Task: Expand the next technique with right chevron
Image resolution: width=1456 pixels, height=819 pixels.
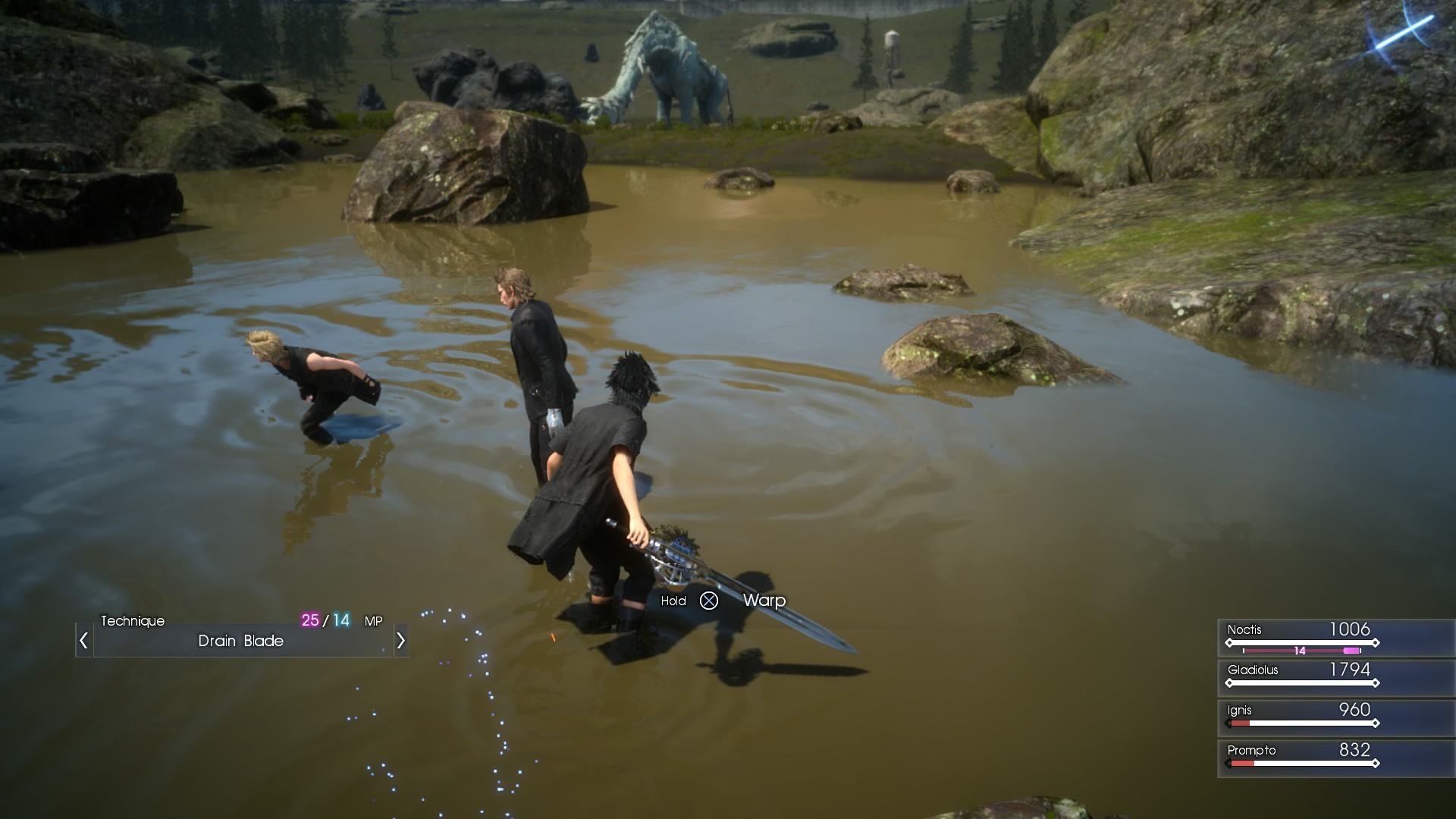Action: (401, 641)
